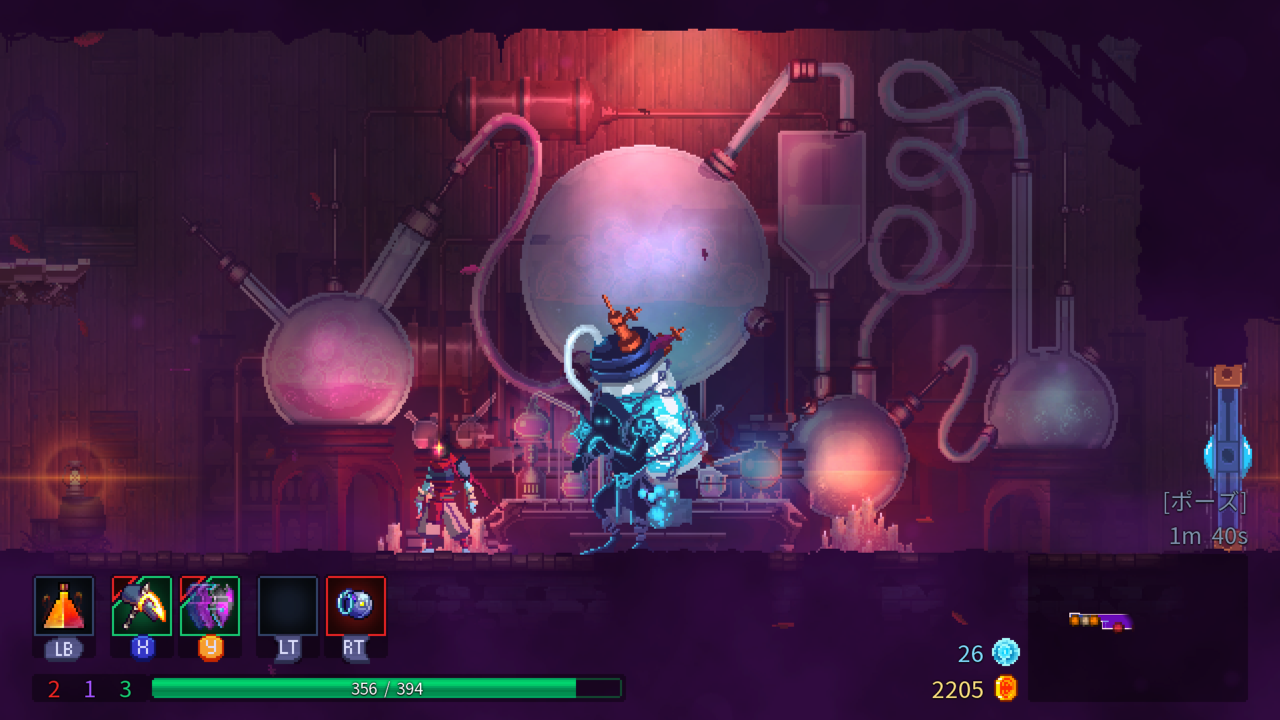Select the blue orb skill slot
This screenshot has width=1280, height=720.
pyautogui.click(x=356, y=606)
